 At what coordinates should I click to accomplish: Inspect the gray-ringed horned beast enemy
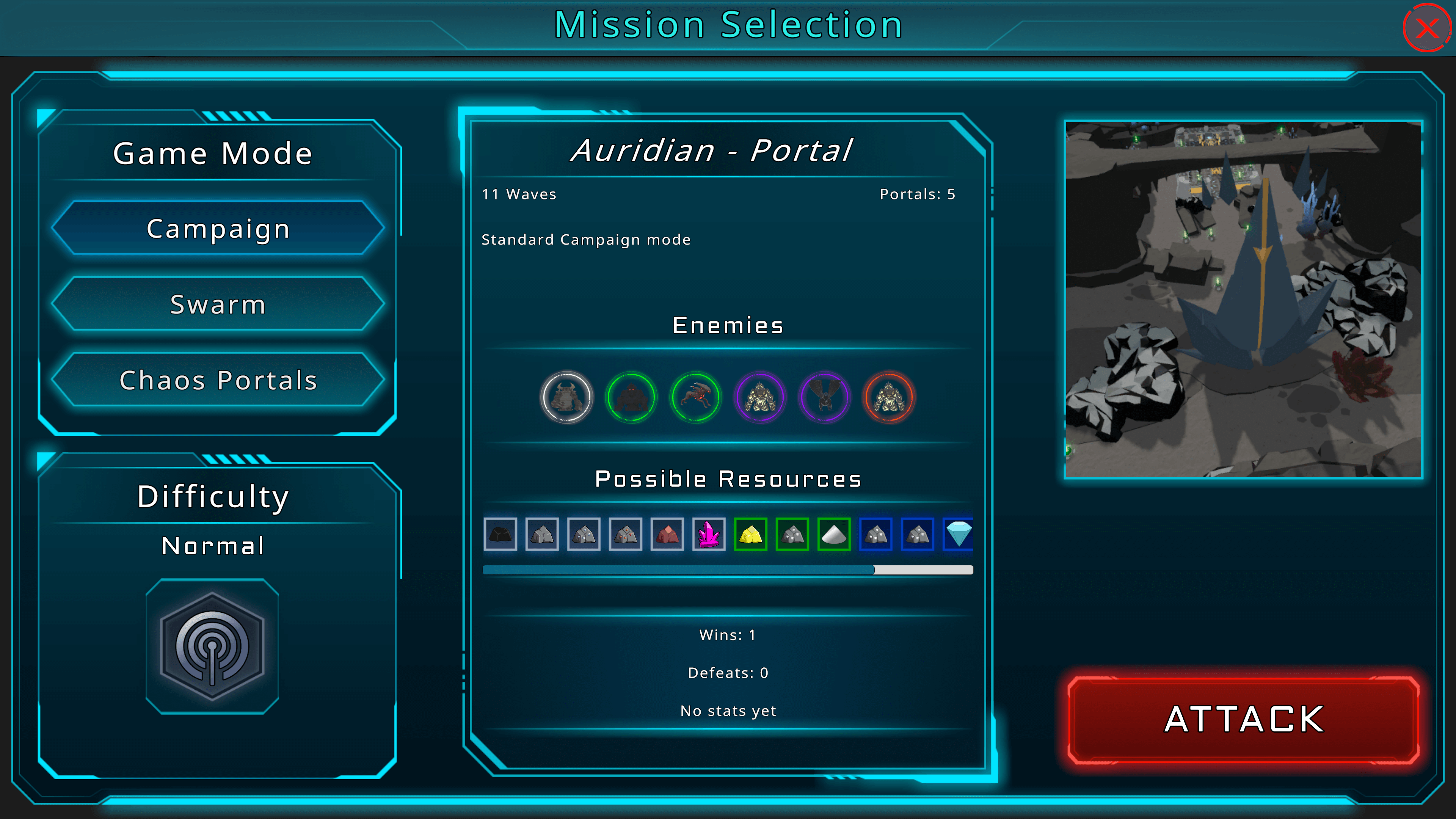click(566, 397)
